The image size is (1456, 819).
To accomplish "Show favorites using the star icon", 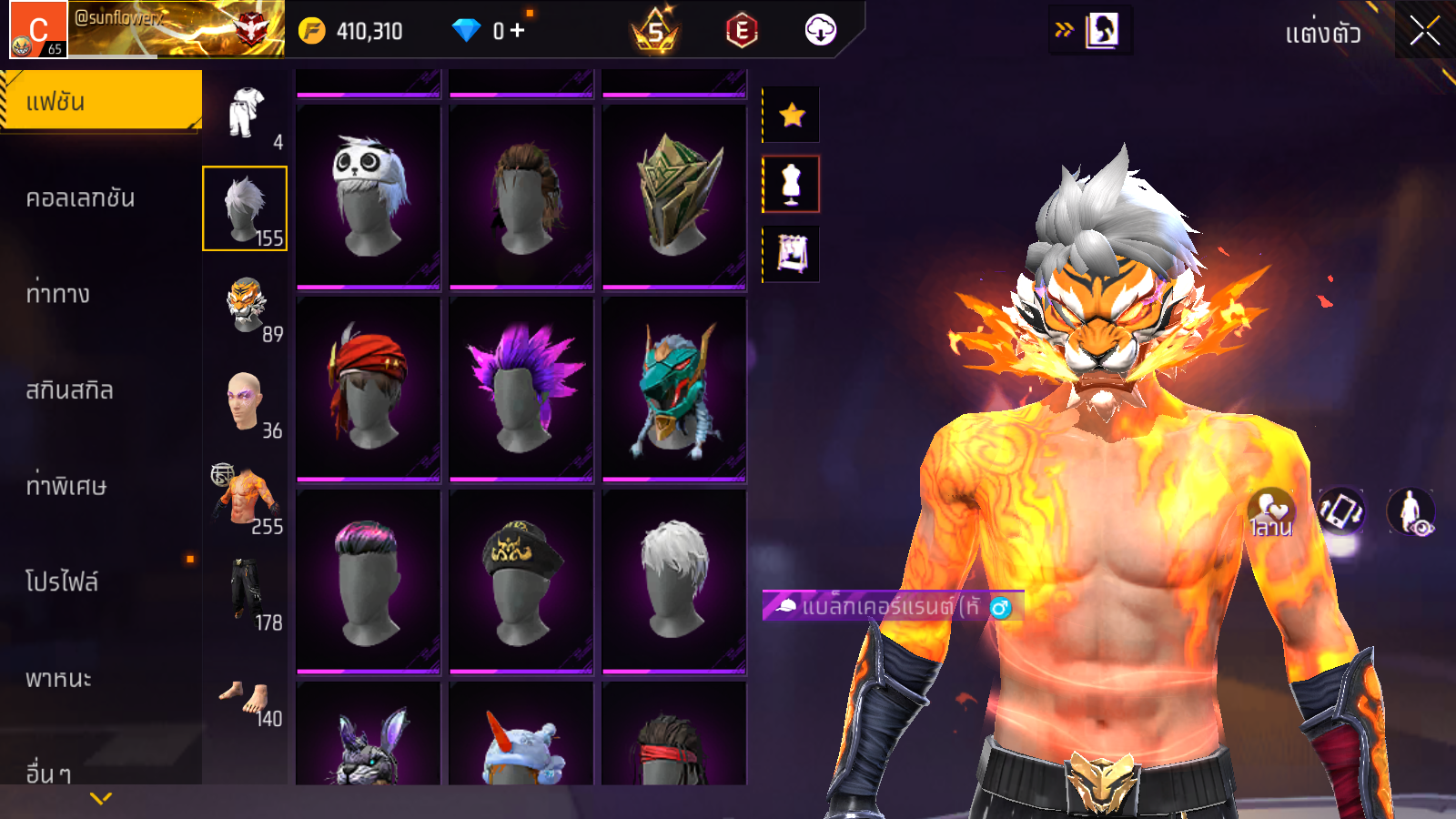I will pos(792,115).
